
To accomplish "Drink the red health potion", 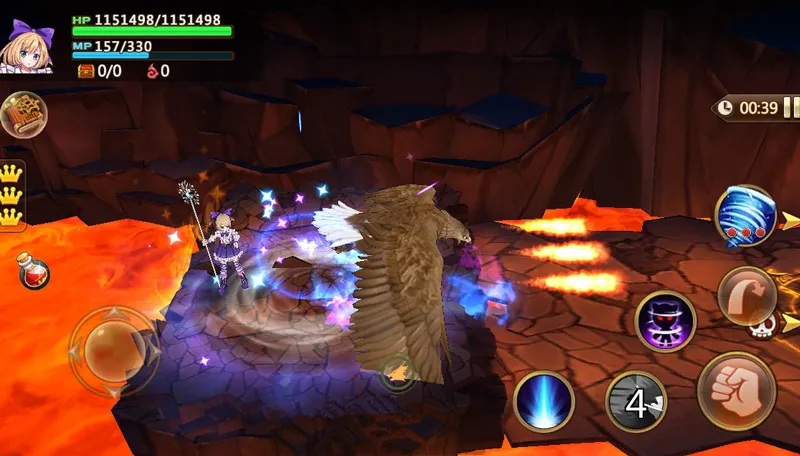I will tap(34, 271).
